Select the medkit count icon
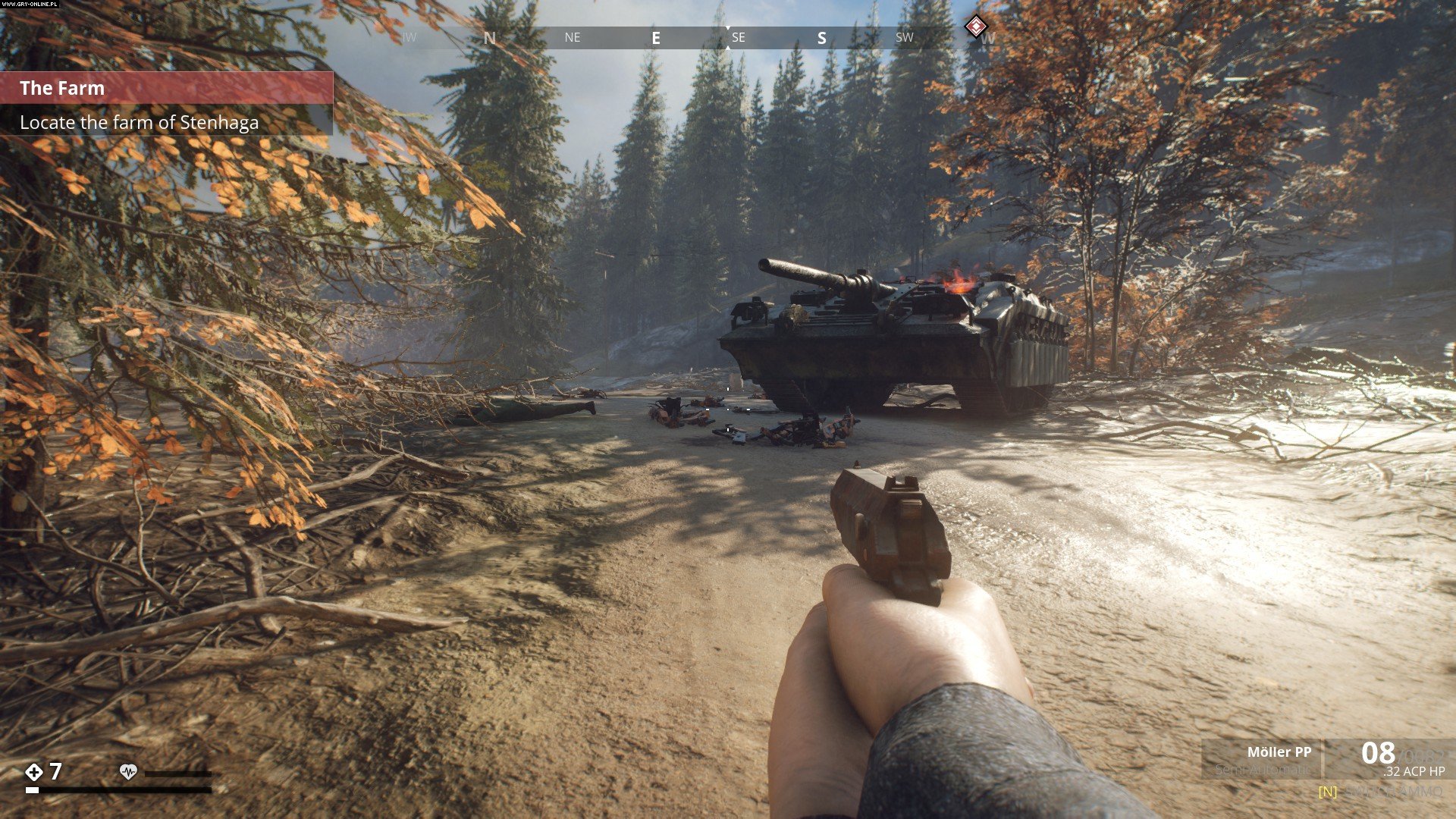Screen dimensions: 1456x819 [34, 772]
